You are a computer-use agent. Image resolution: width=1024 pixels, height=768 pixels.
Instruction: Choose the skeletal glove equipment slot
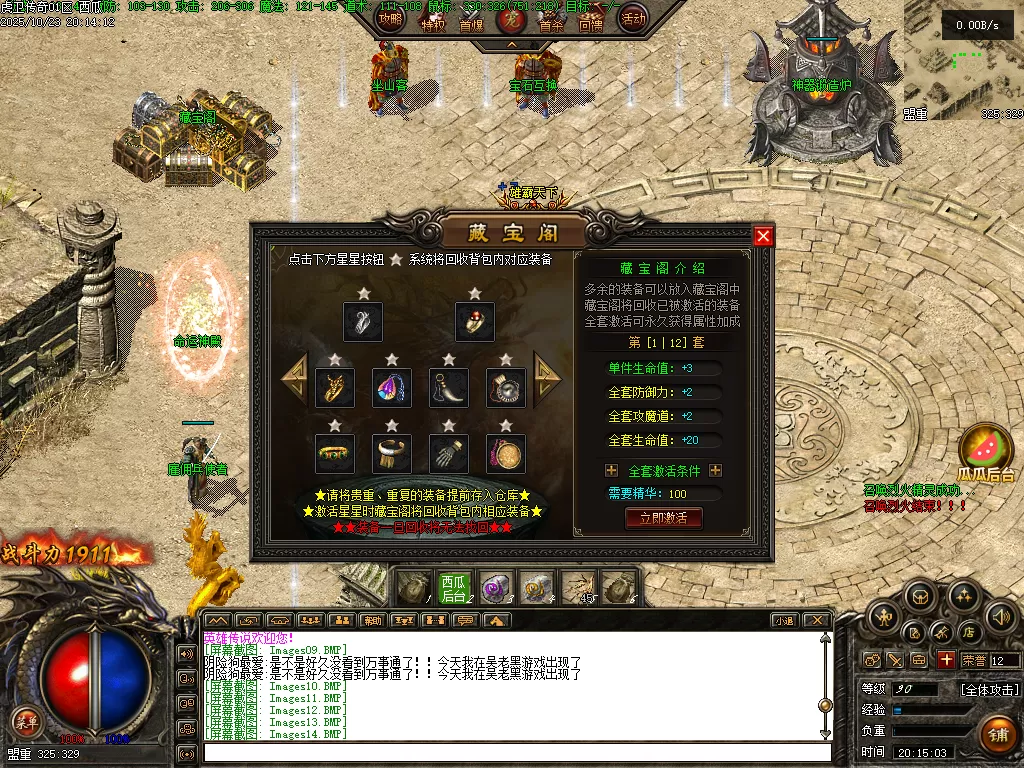(448, 453)
